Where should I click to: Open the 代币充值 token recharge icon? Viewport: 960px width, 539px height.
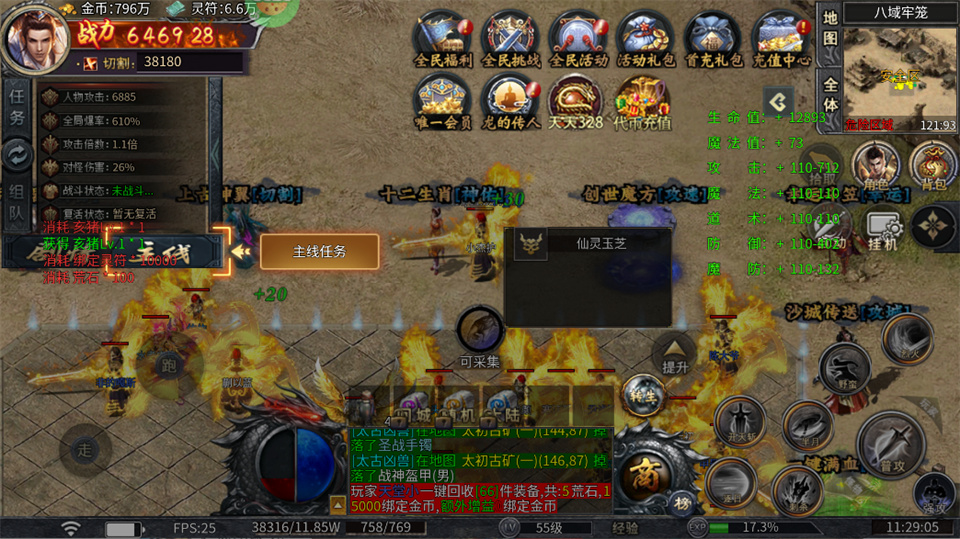(643, 101)
